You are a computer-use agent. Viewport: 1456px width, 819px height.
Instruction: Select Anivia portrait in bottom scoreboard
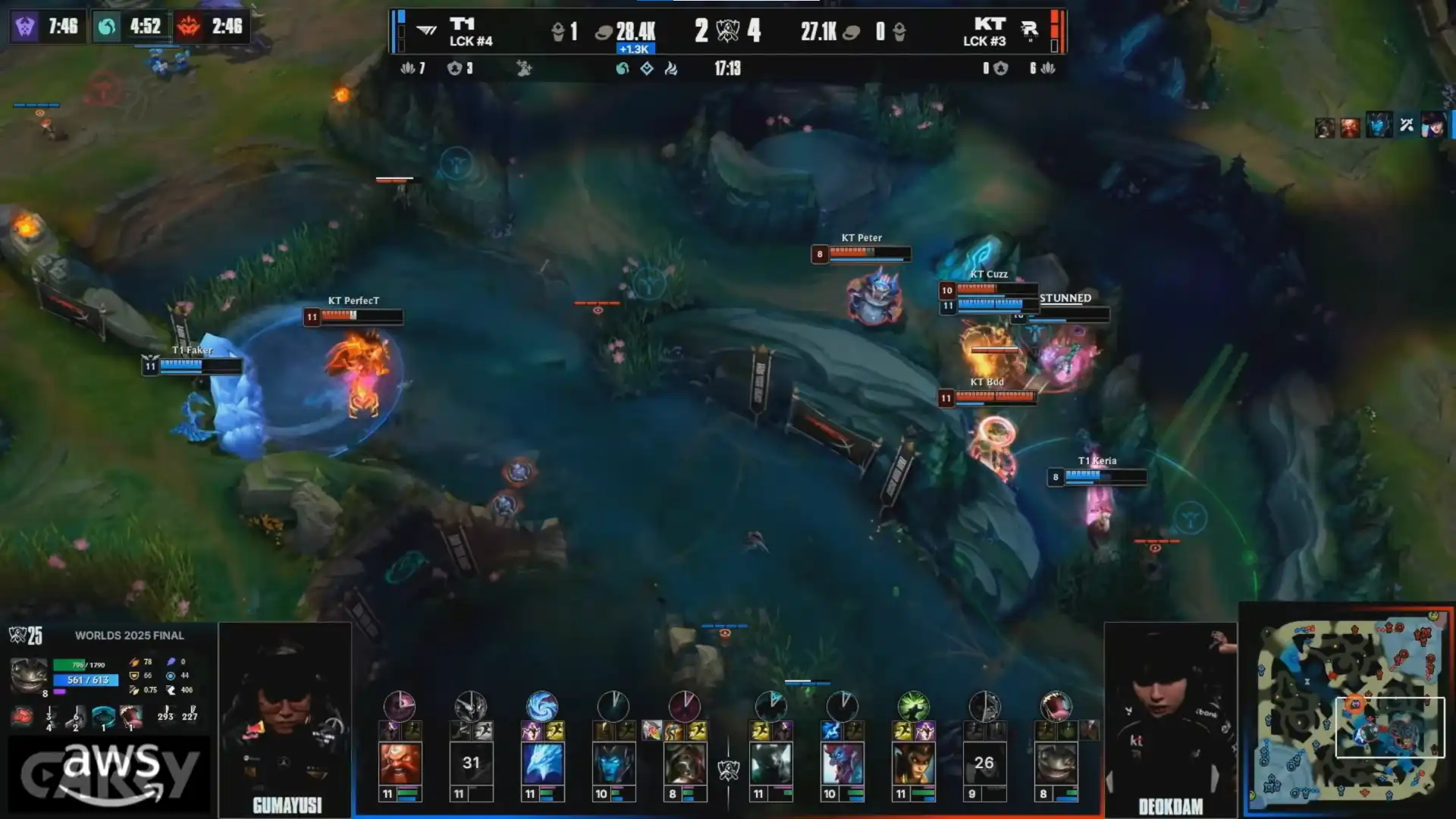click(x=542, y=763)
